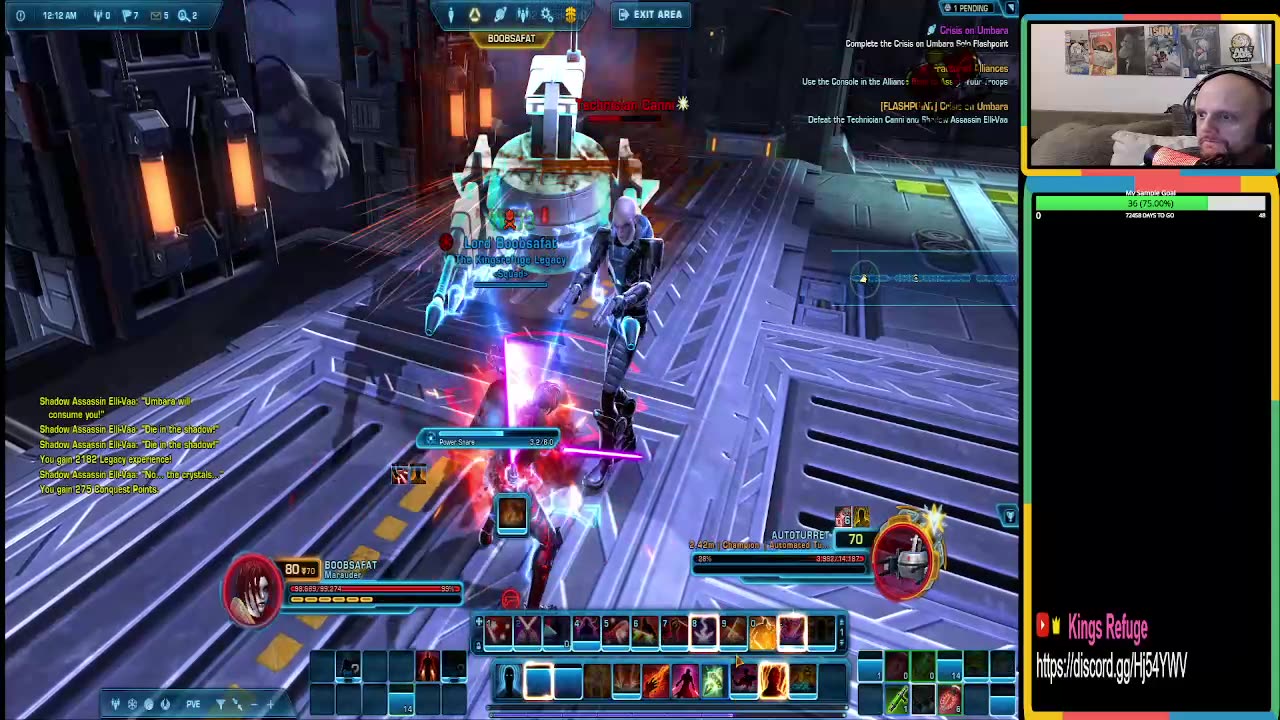This screenshot has width=1280, height=720.
Task: Use the glowing orange figure ability on lower bar
Action: point(772,681)
